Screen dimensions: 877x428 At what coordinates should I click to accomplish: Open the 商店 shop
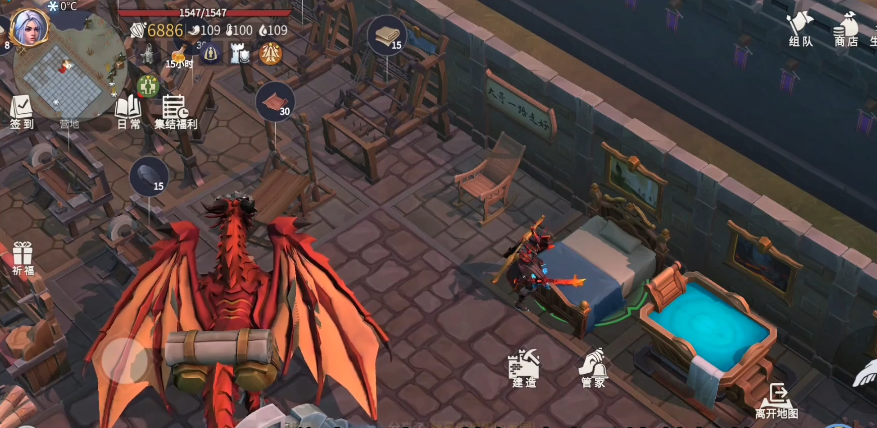click(x=846, y=29)
